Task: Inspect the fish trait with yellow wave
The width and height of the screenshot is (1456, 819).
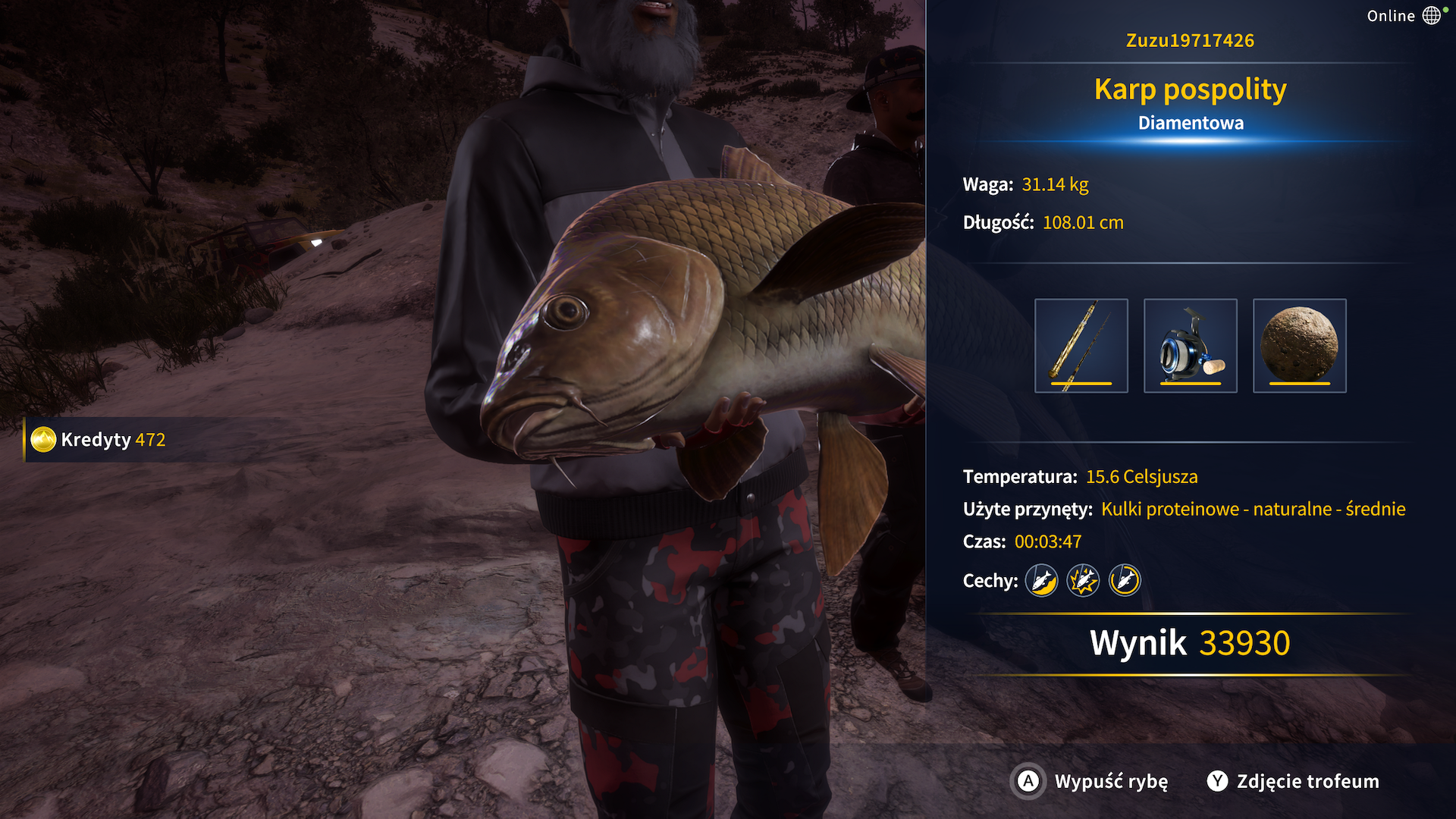Action: (1041, 581)
